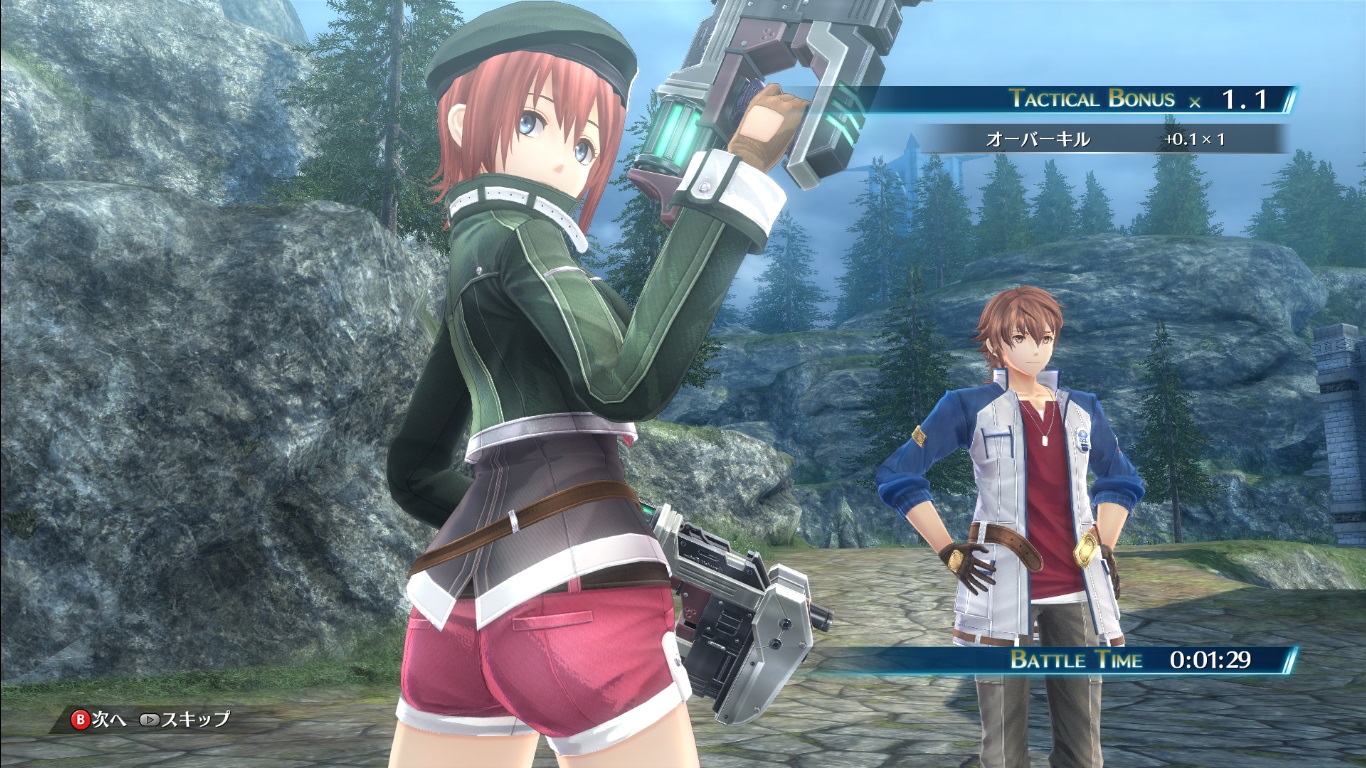Skip the results via スキップ label
The image size is (1366, 768).
point(195,719)
